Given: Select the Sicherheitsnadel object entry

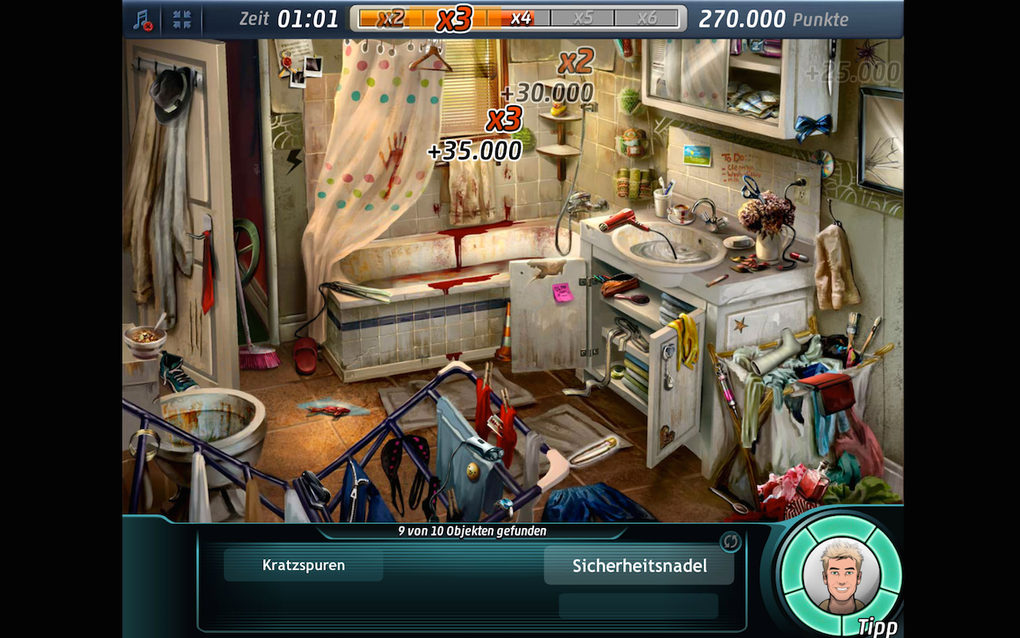Looking at the screenshot, I should (639, 565).
